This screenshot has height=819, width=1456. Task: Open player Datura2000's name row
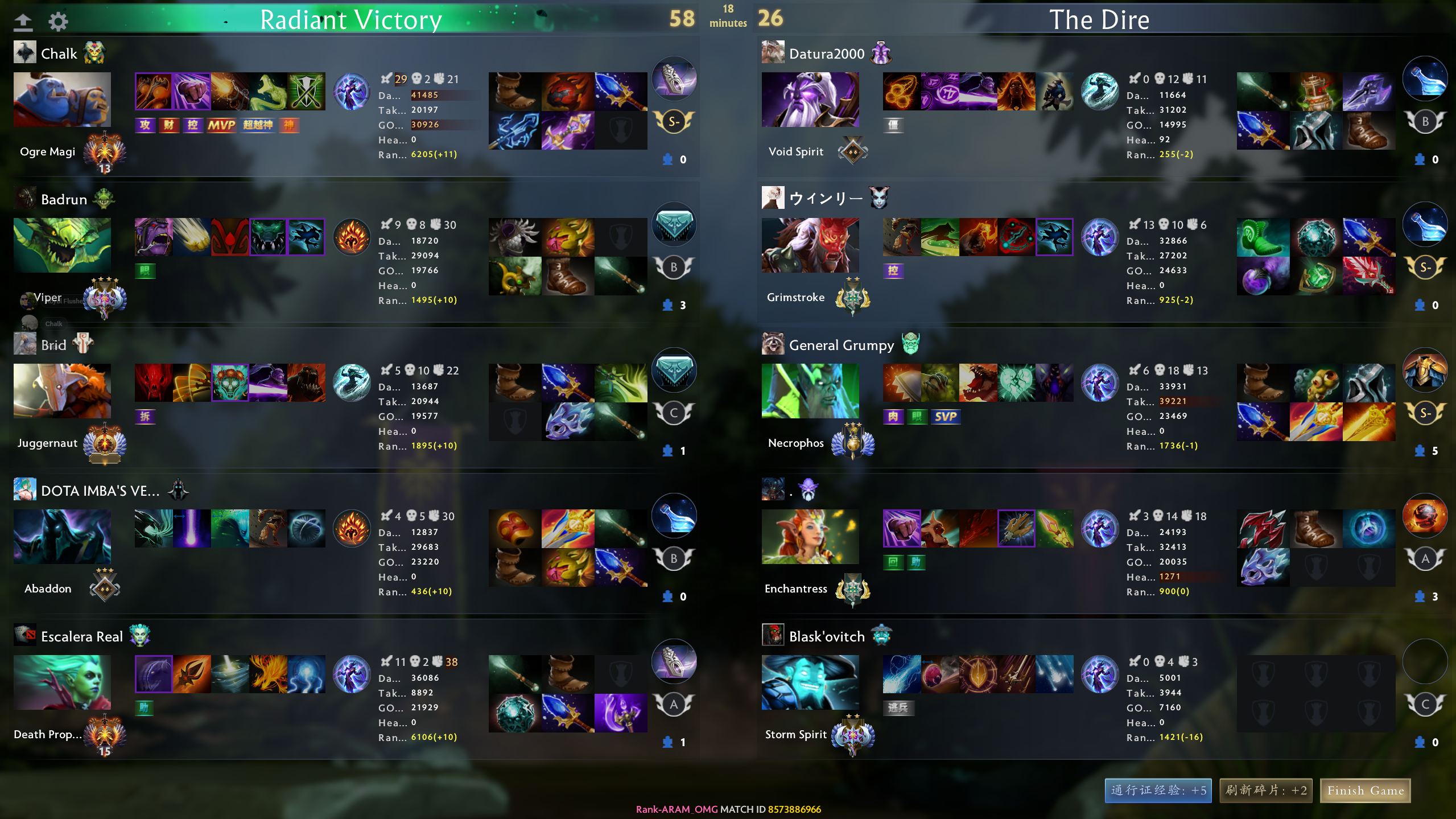click(826, 53)
